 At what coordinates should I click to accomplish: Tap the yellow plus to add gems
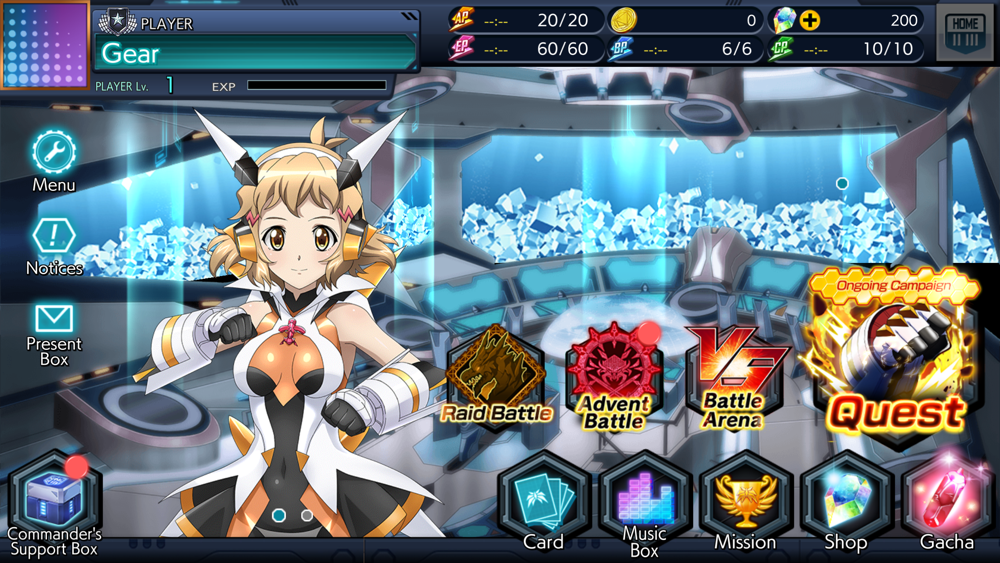point(809,20)
